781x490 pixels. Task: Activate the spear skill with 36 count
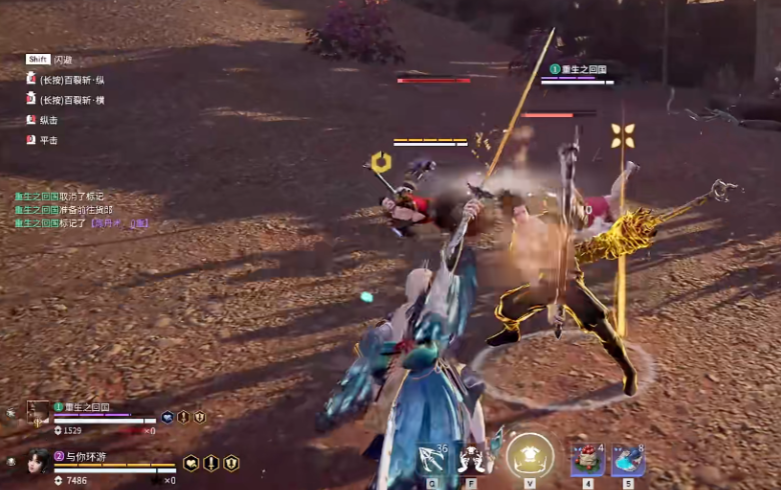point(432,459)
